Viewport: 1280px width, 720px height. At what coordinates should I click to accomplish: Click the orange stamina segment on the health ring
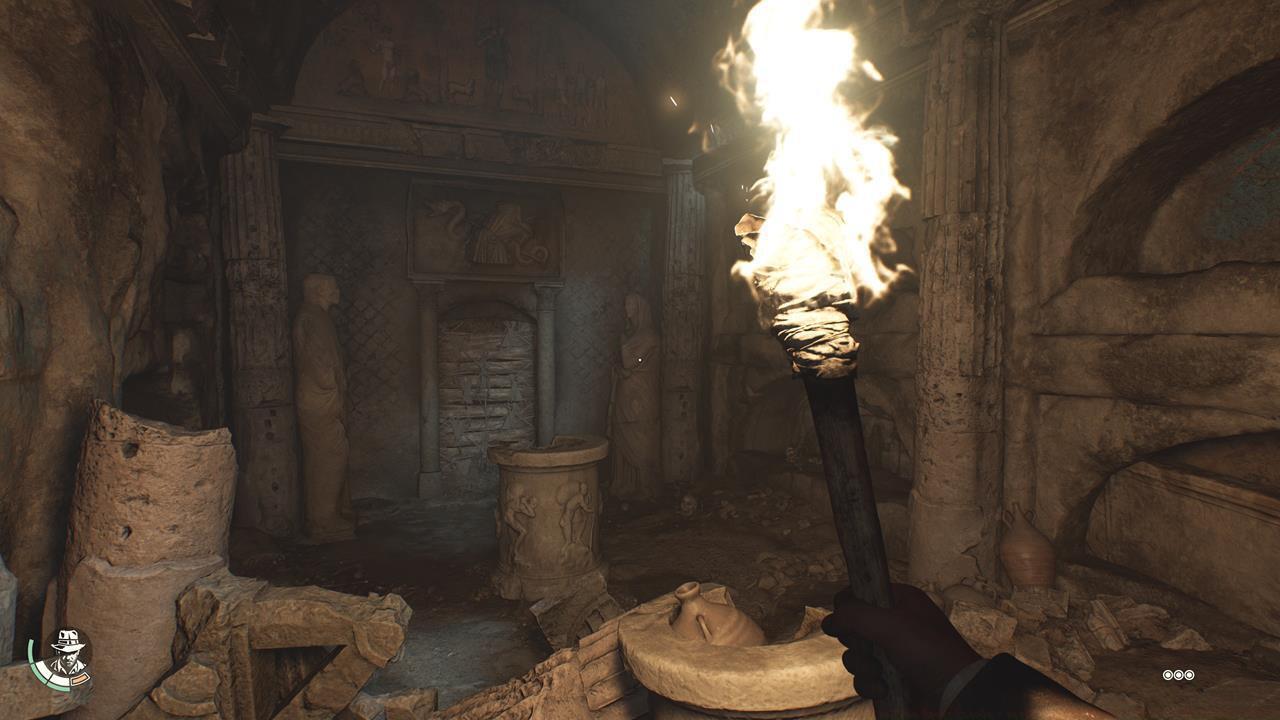(x=78, y=680)
